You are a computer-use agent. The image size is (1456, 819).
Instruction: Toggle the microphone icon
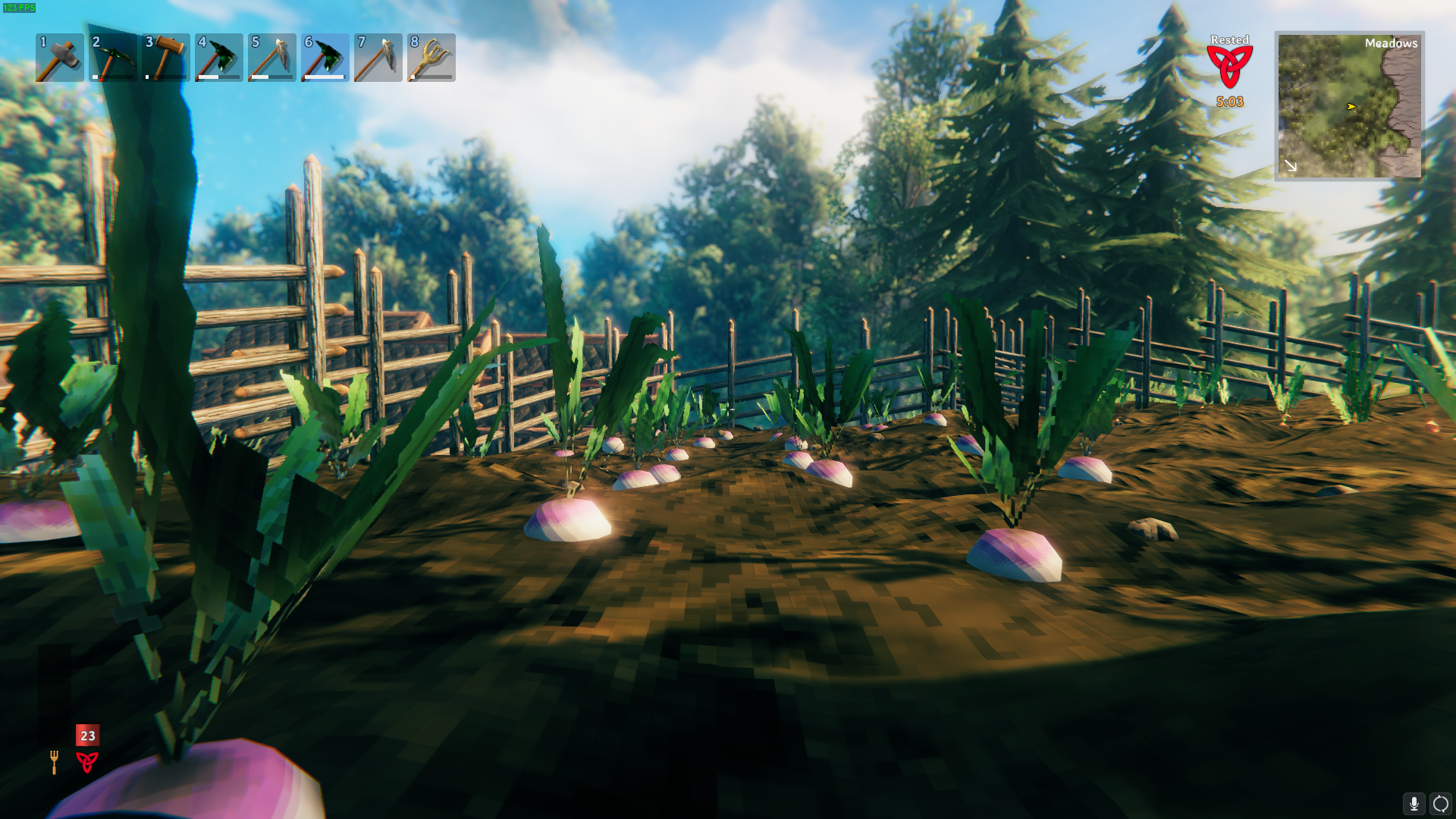[1414, 803]
